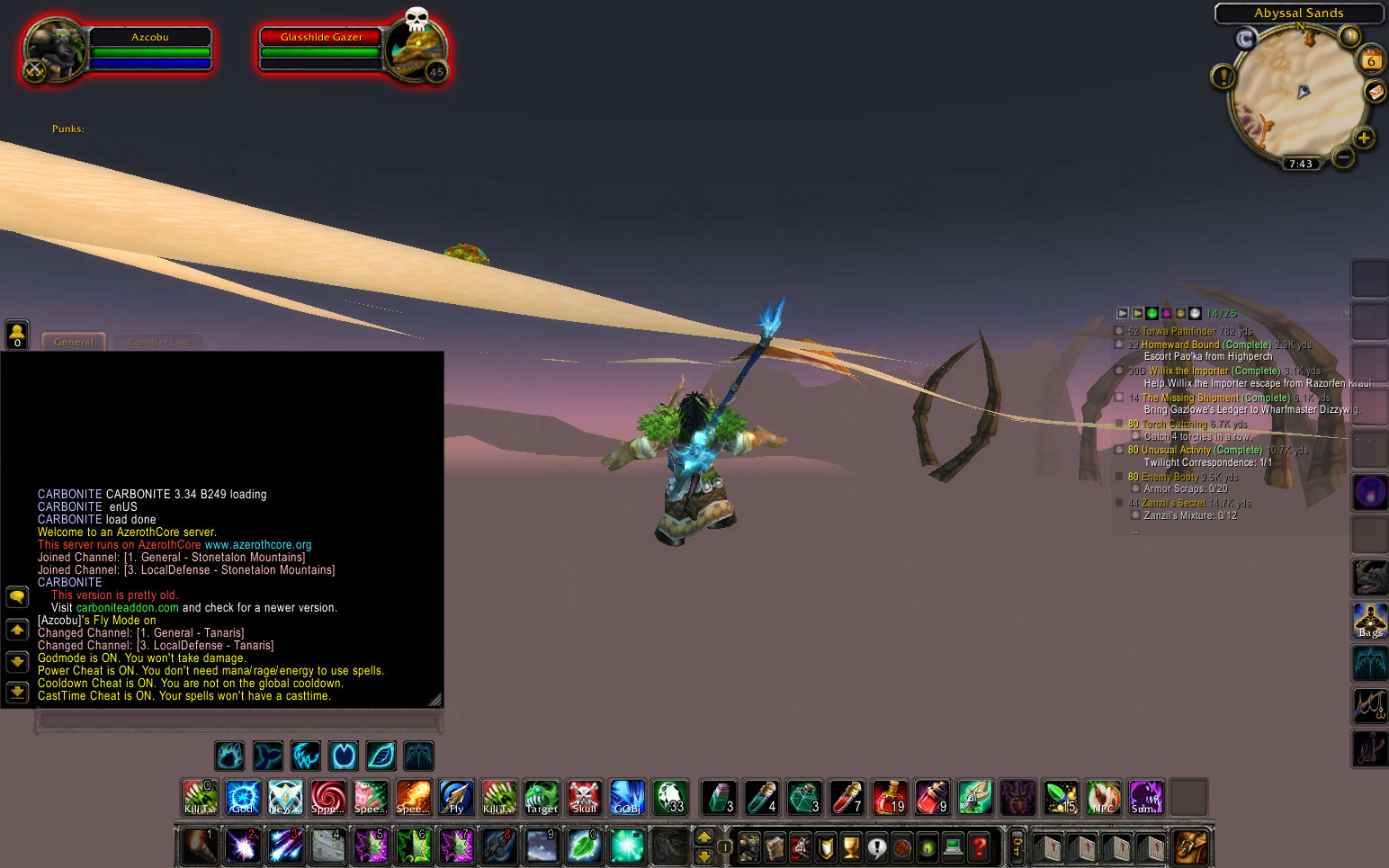Switch to the Combat Log tab

157,342
